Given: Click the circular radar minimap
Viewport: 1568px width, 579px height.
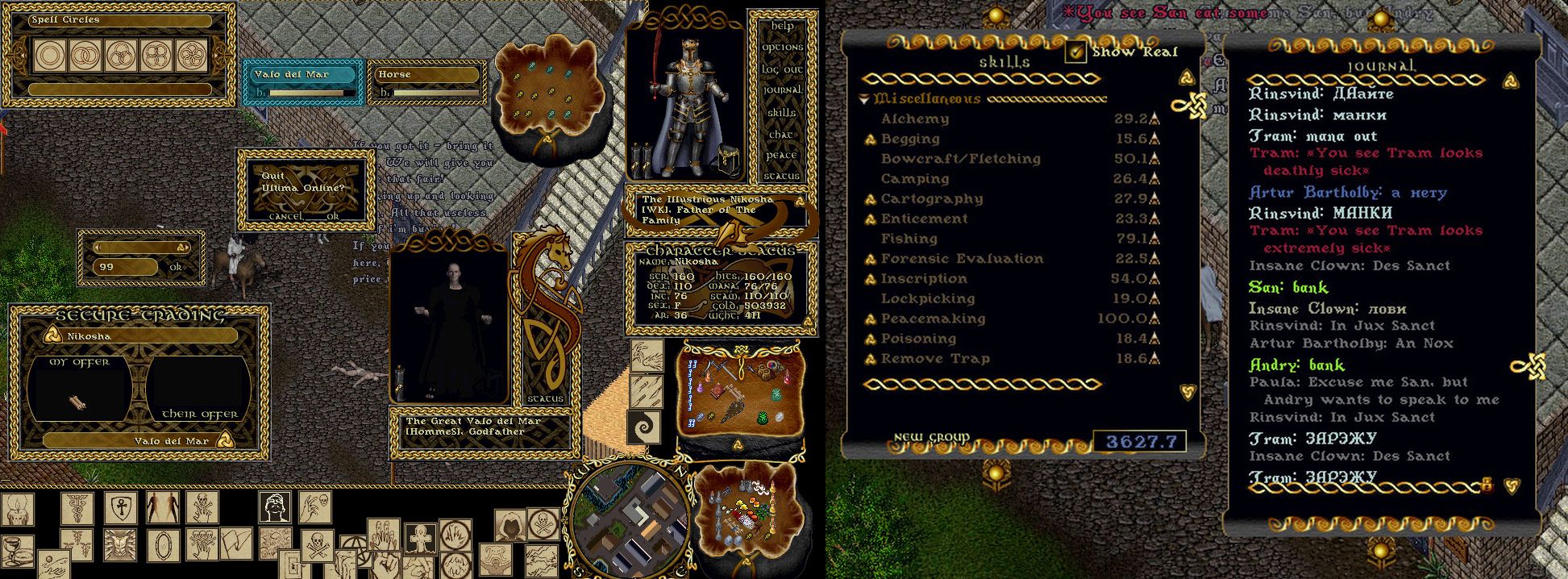Looking at the screenshot, I should (630, 514).
